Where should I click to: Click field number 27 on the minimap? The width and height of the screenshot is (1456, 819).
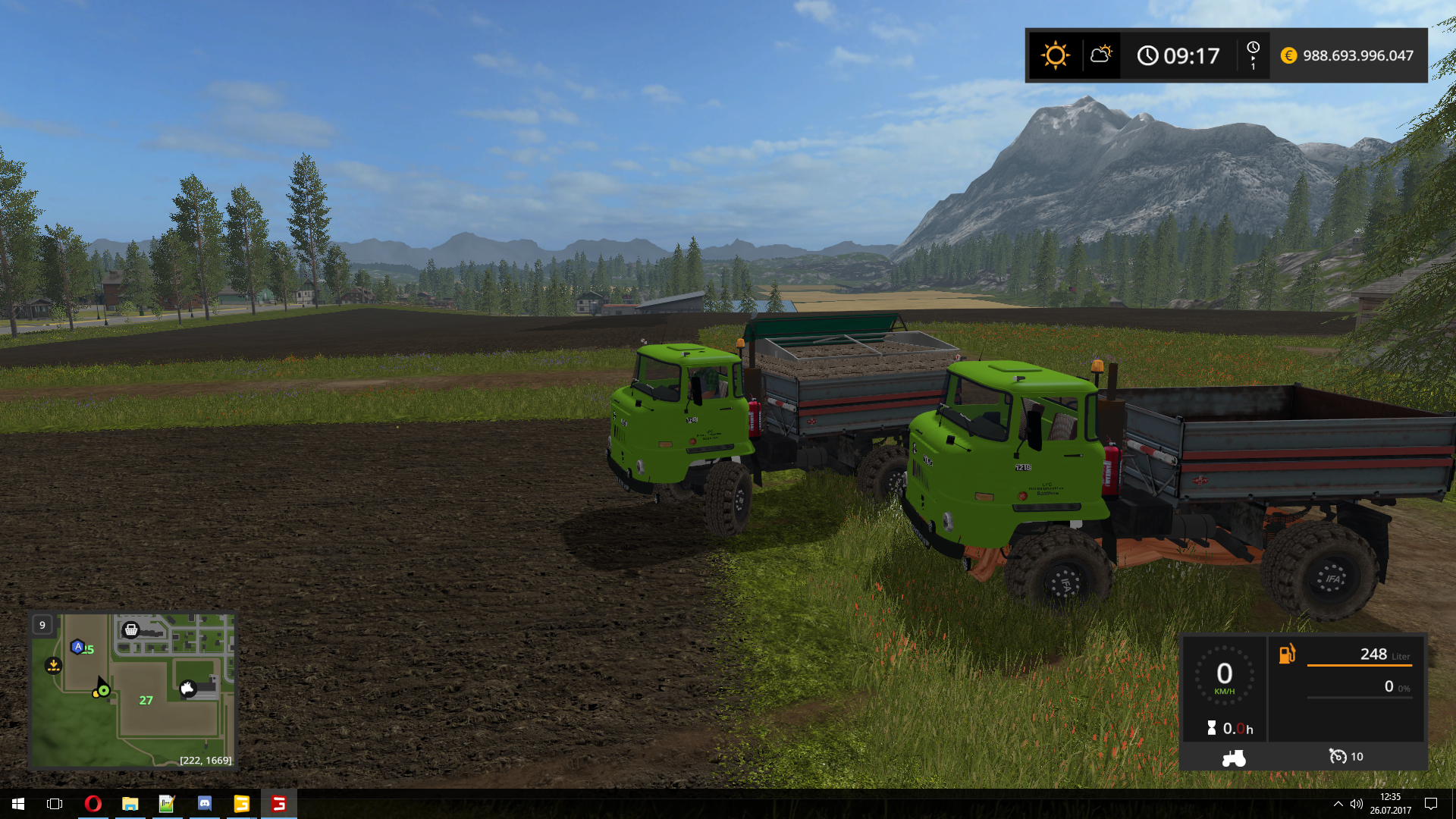[x=146, y=700]
